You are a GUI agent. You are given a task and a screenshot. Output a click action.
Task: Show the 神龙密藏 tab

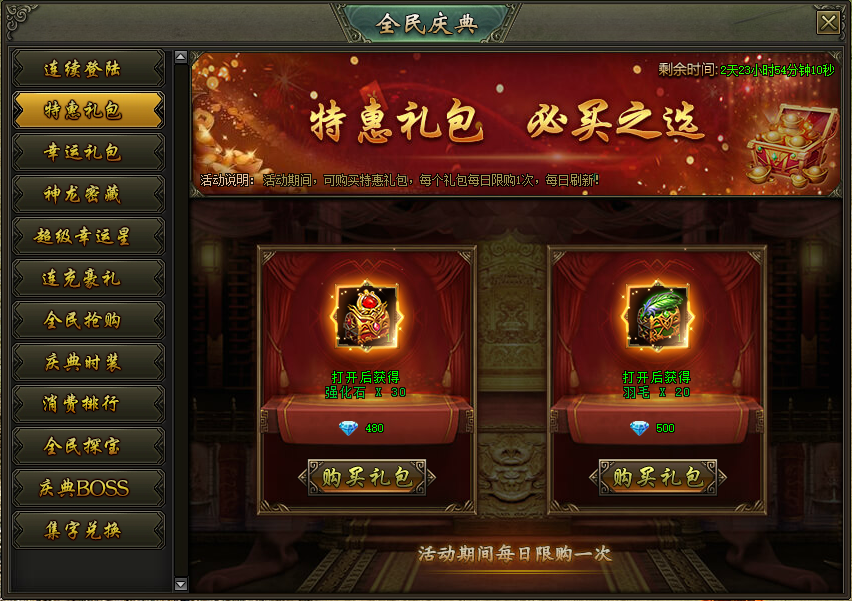(88, 195)
